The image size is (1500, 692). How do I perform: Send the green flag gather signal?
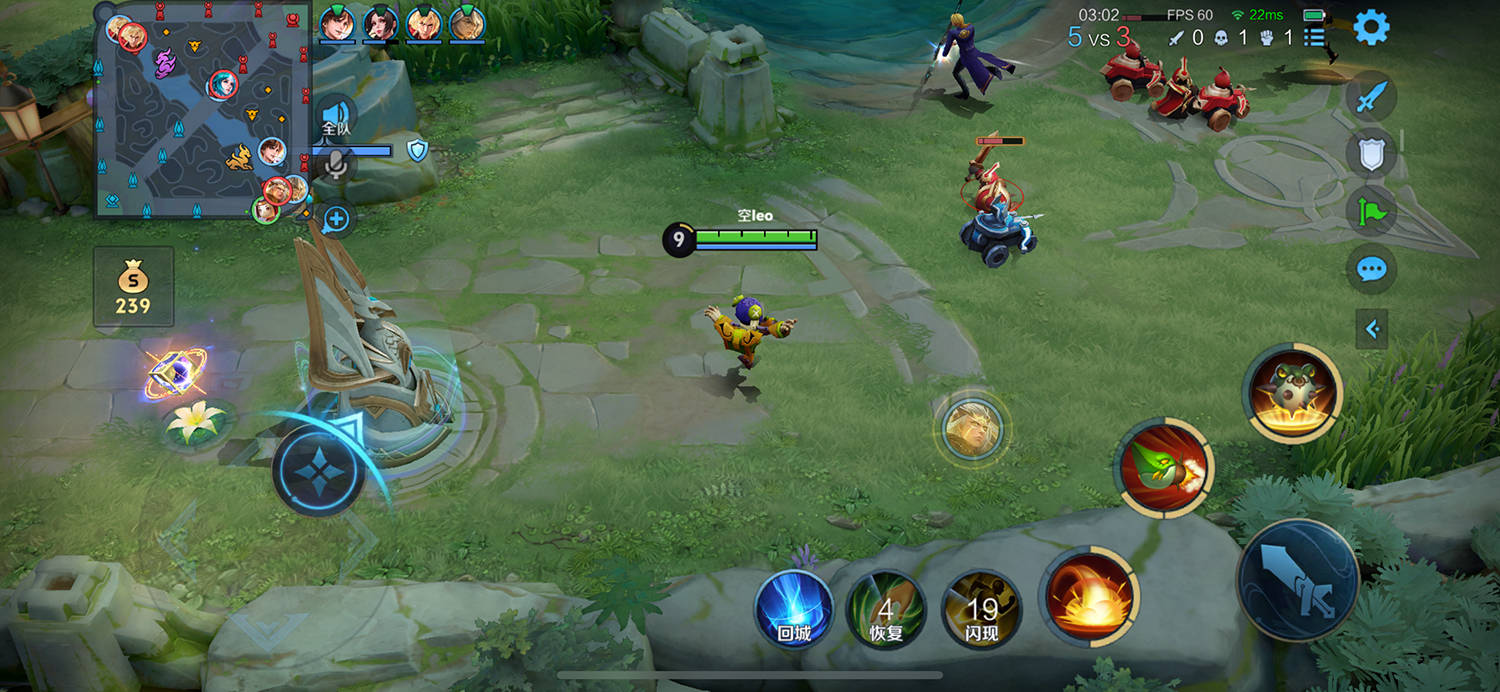(x=1371, y=211)
